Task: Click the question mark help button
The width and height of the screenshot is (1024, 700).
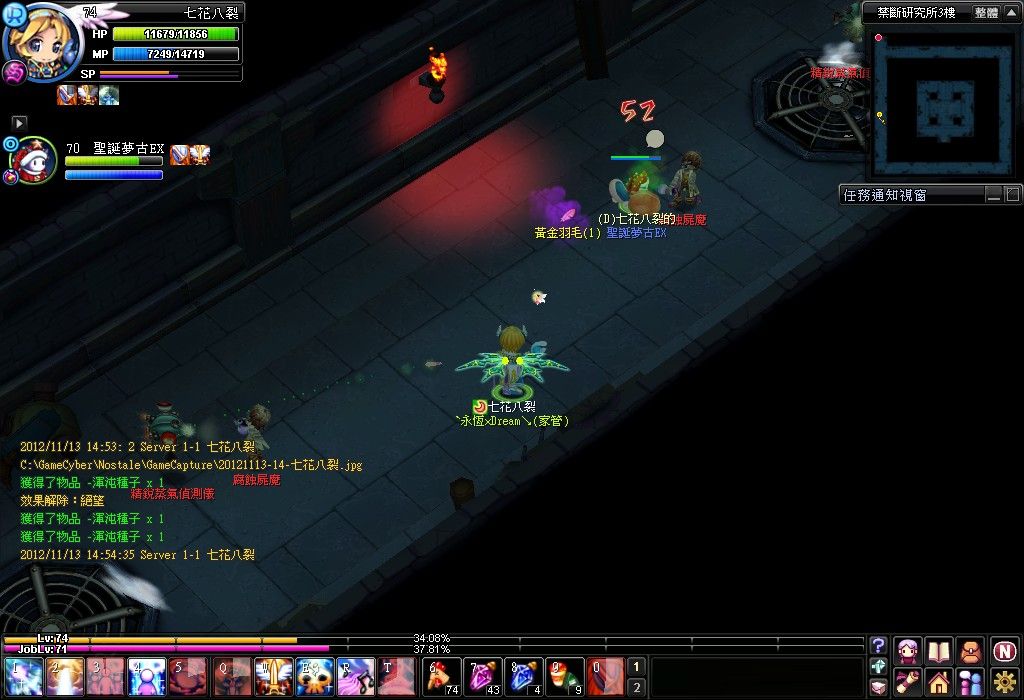Action: click(x=878, y=645)
